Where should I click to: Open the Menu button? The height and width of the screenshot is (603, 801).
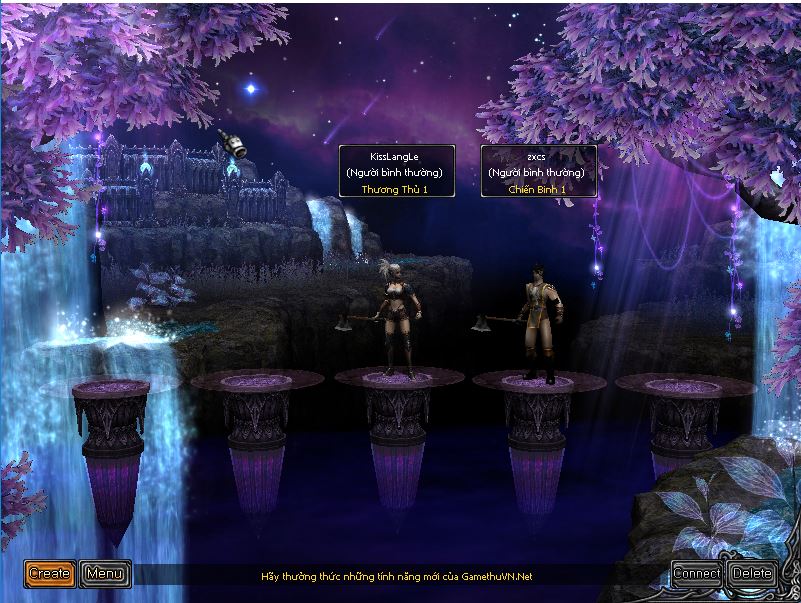(105, 573)
